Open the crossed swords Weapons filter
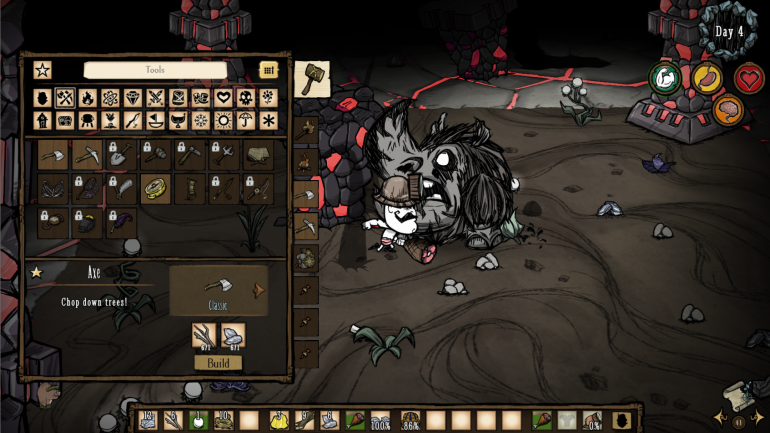The image size is (770, 433). (x=155, y=98)
